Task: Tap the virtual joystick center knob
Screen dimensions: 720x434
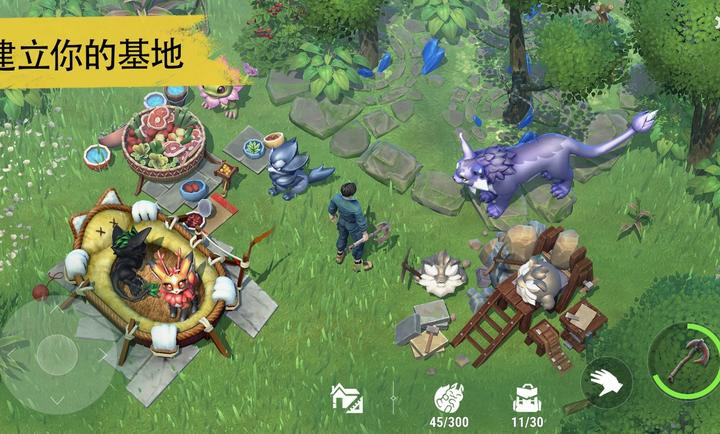Action: pyautogui.click(x=55, y=354)
